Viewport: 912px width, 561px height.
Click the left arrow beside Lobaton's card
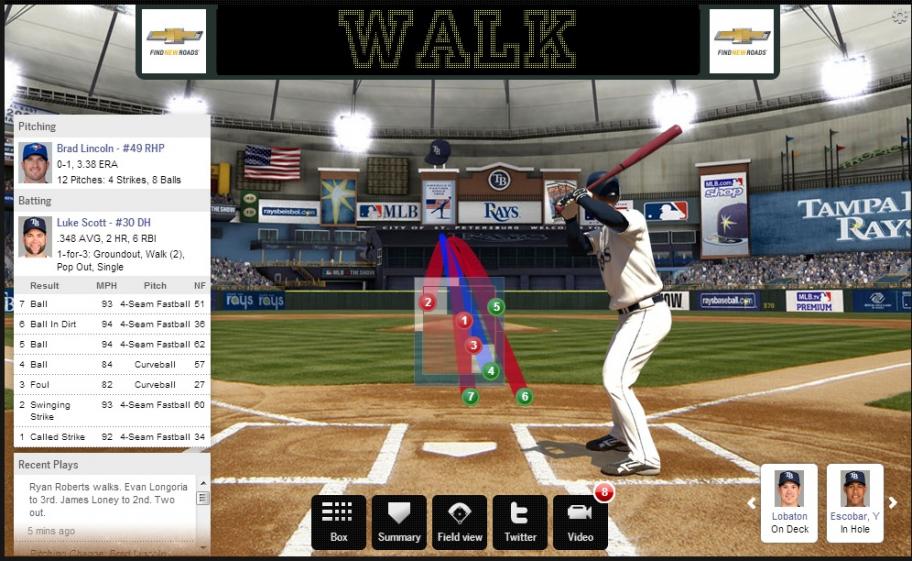coord(752,503)
